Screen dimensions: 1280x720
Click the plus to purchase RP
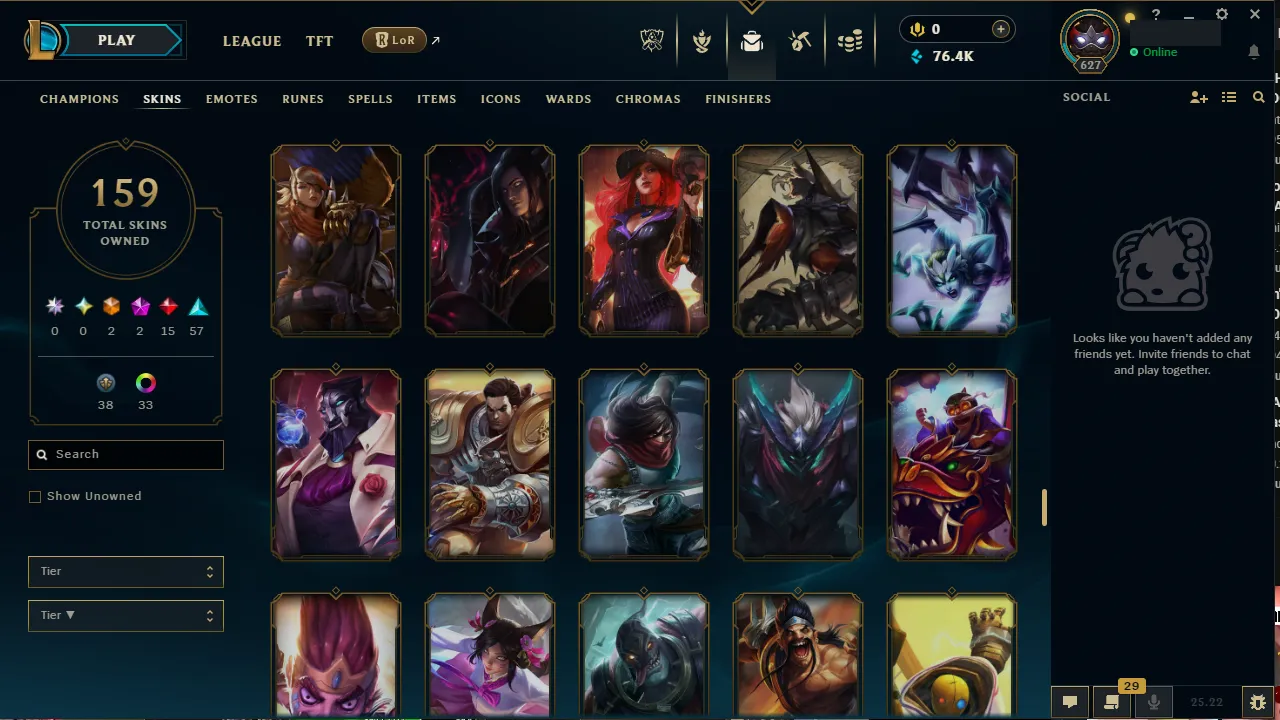click(1000, 29)
